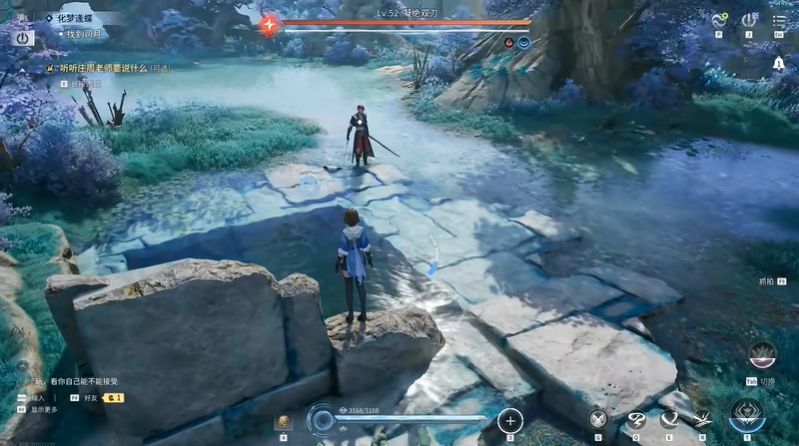This screenshot has height=446, width=799.
Task: Switch weapon using the 切换 lotus icon
Action: [x=762, y=358]
